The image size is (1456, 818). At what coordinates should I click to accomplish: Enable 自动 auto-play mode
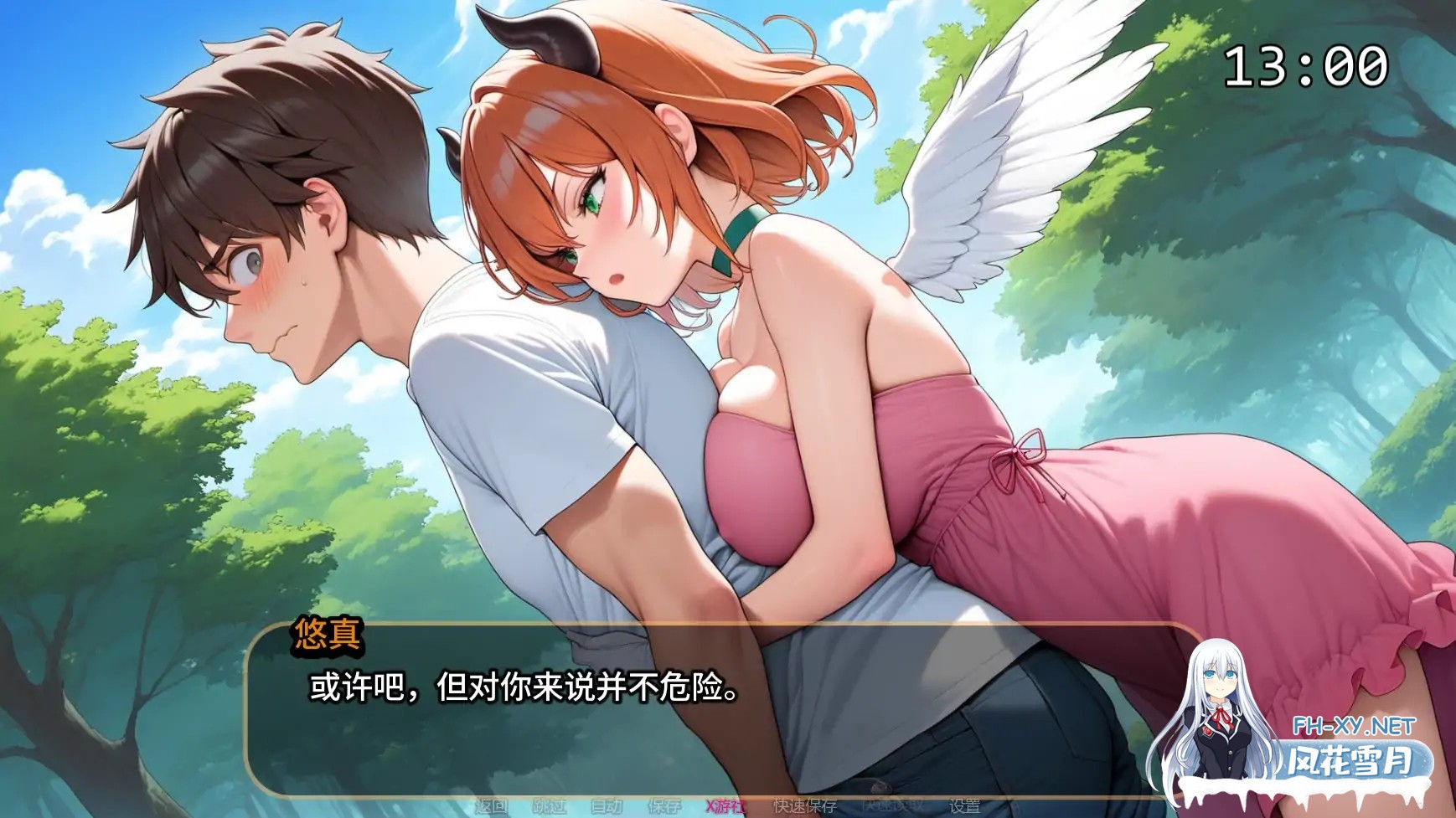tap(607, 806)
